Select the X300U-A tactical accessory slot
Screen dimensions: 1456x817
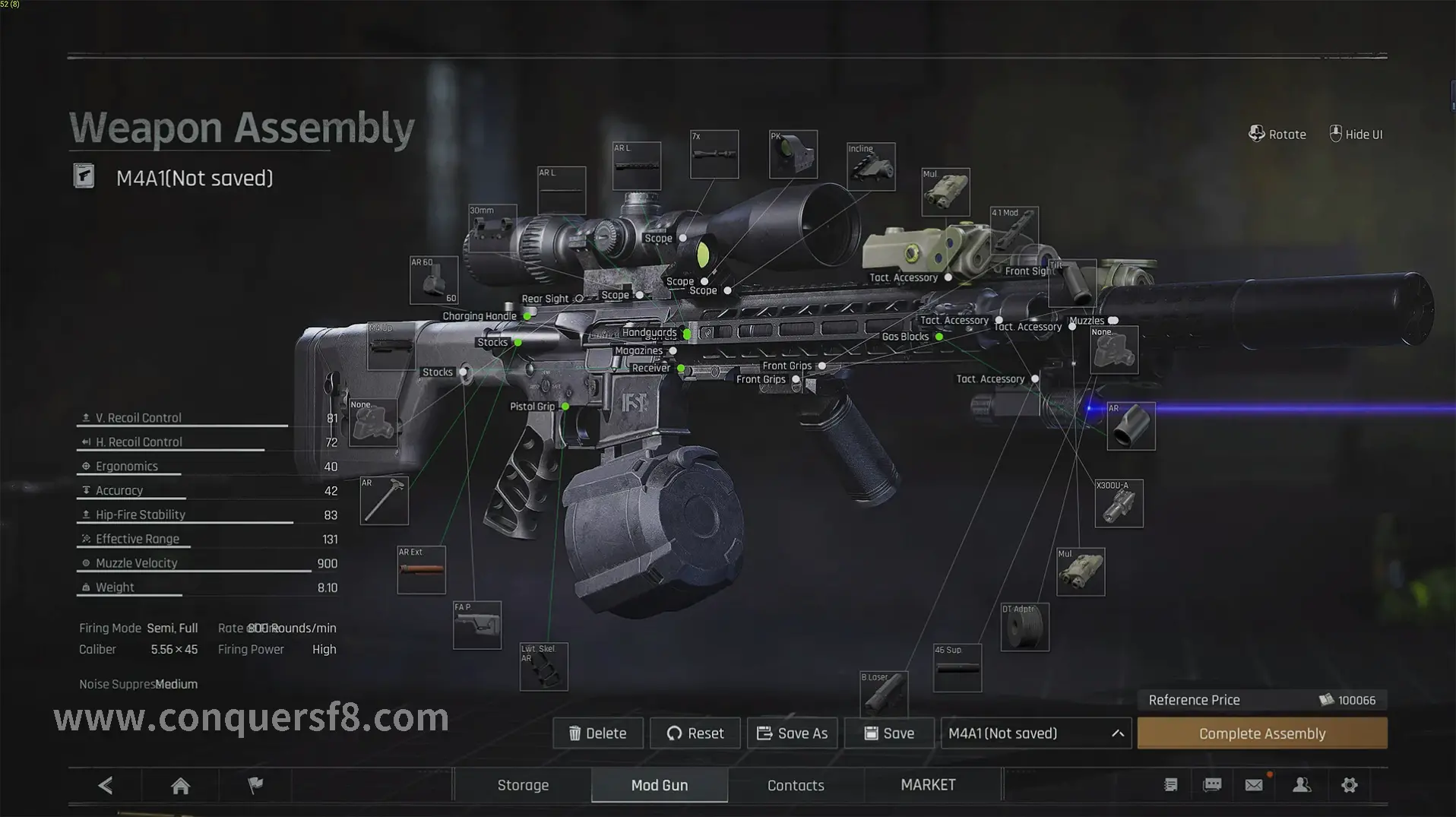point(1119,503)
